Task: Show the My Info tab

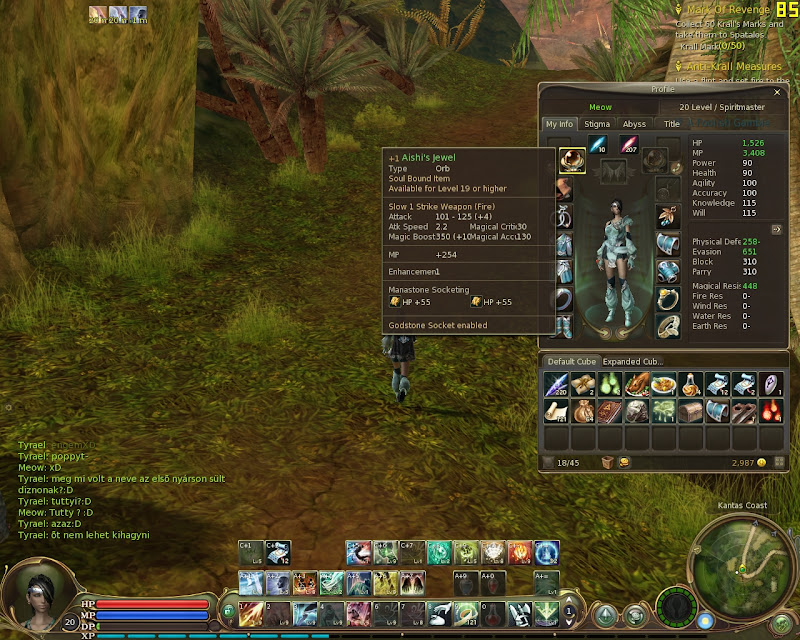Action: [560, 124]
